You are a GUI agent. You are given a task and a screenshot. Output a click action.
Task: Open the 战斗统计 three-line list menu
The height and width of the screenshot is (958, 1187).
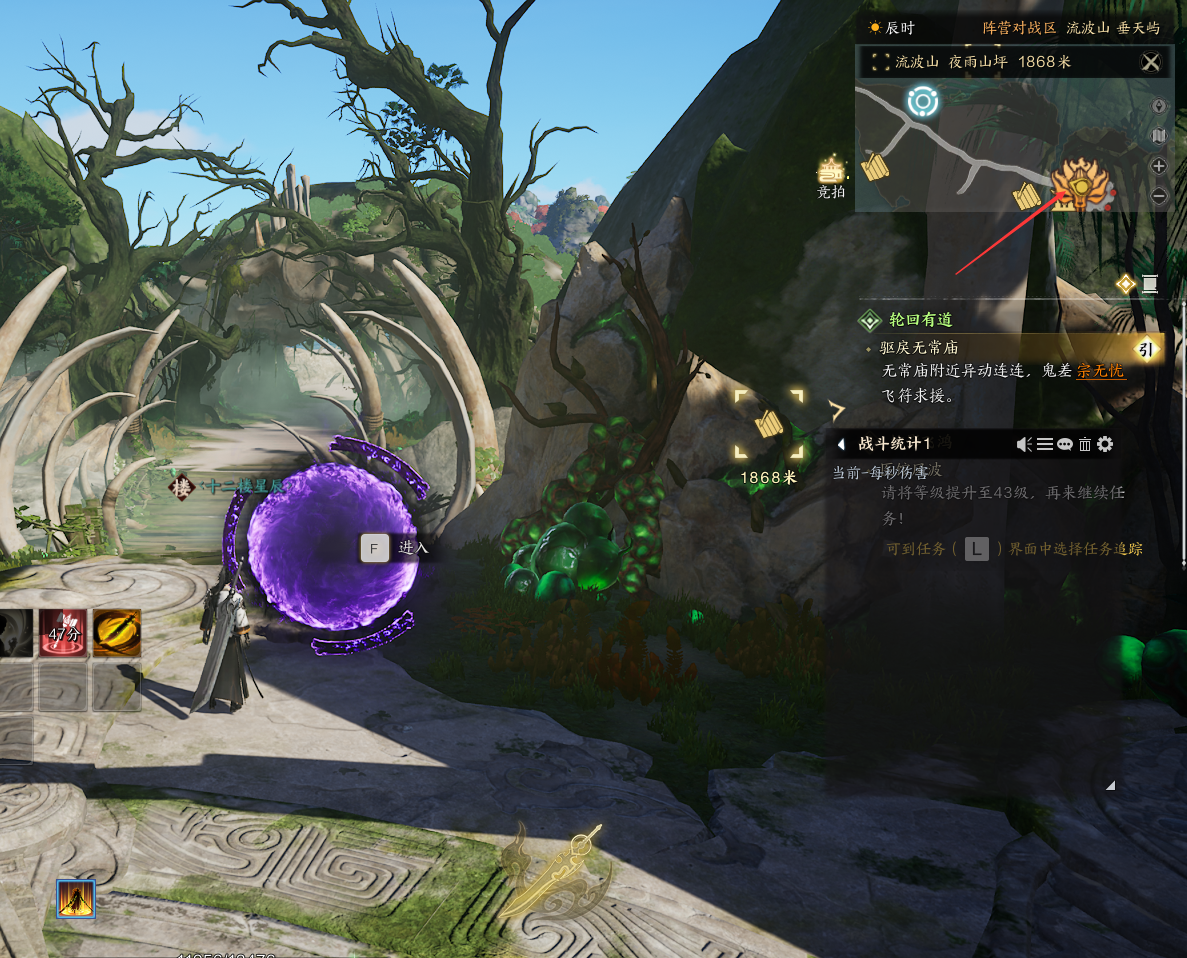coord(1045,444)
